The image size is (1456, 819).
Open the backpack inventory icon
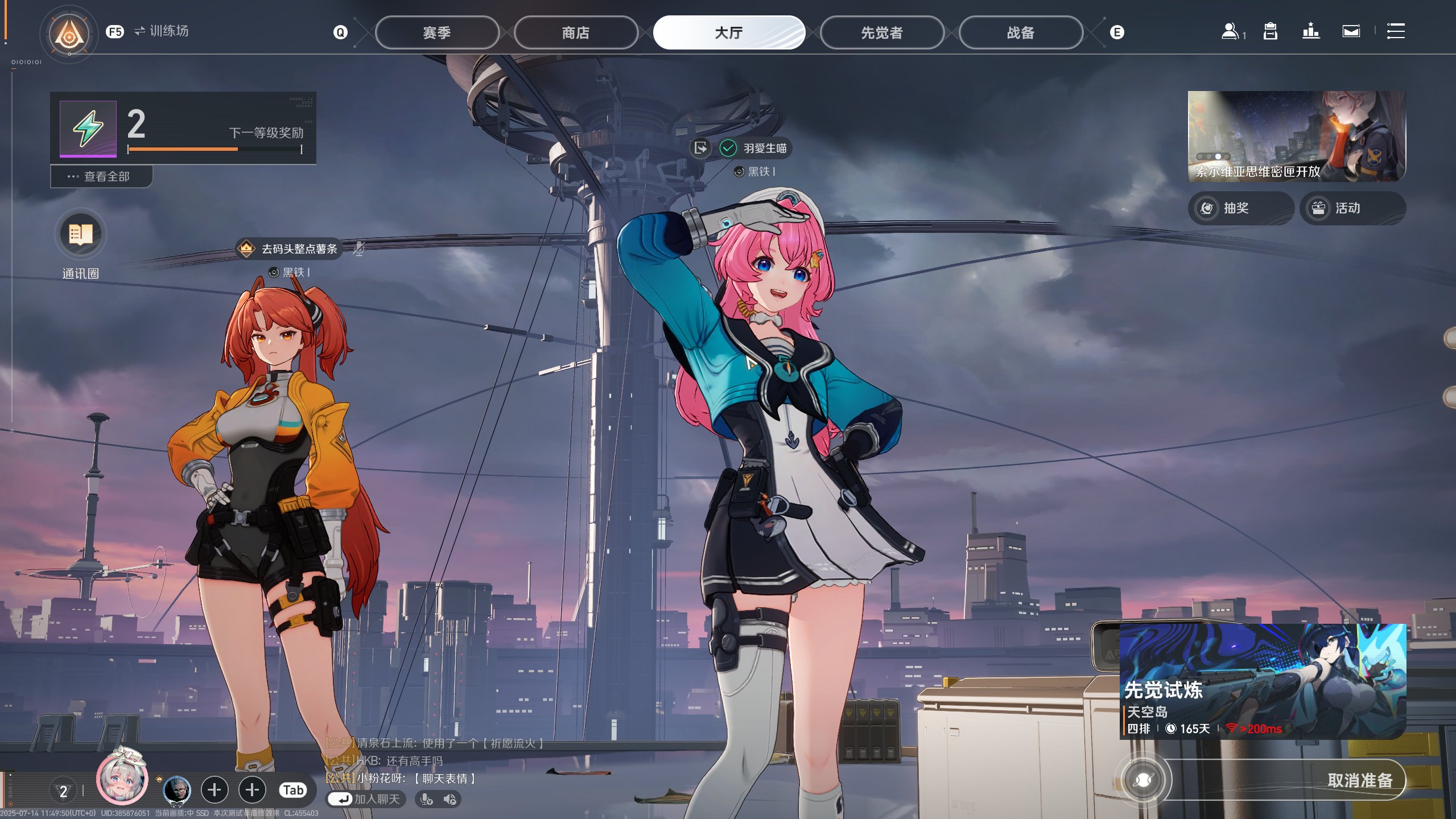1270,31
